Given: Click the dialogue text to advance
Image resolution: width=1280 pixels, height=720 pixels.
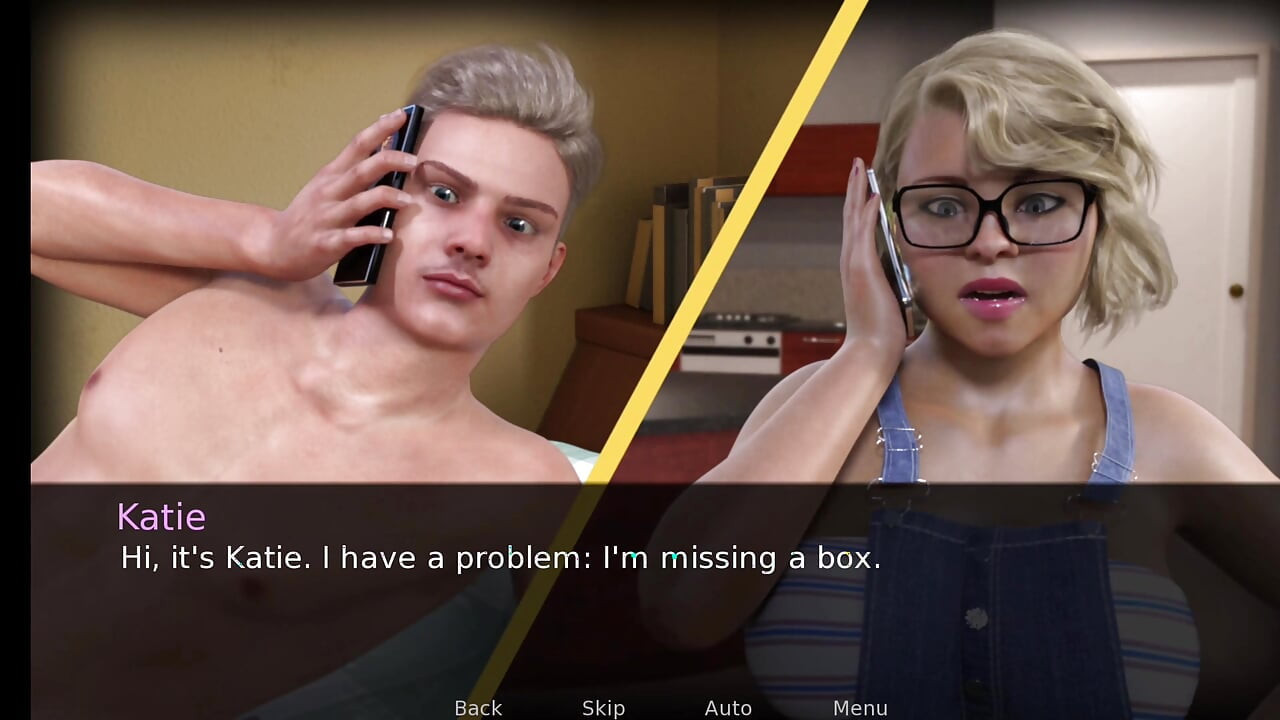Looking at the screenshot, I should click(498, 558).
